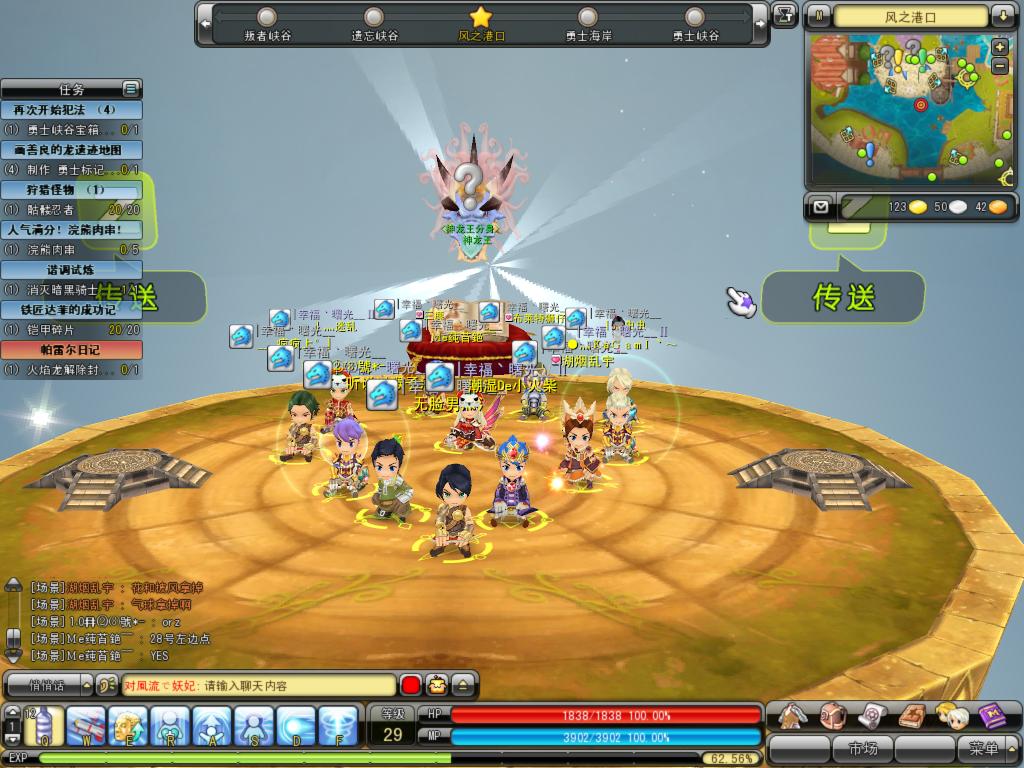Image resolution: width=1024 pixels, height=768 pixels.
Task: Open the mail envelope button
Action: click(x=822, y=207)
